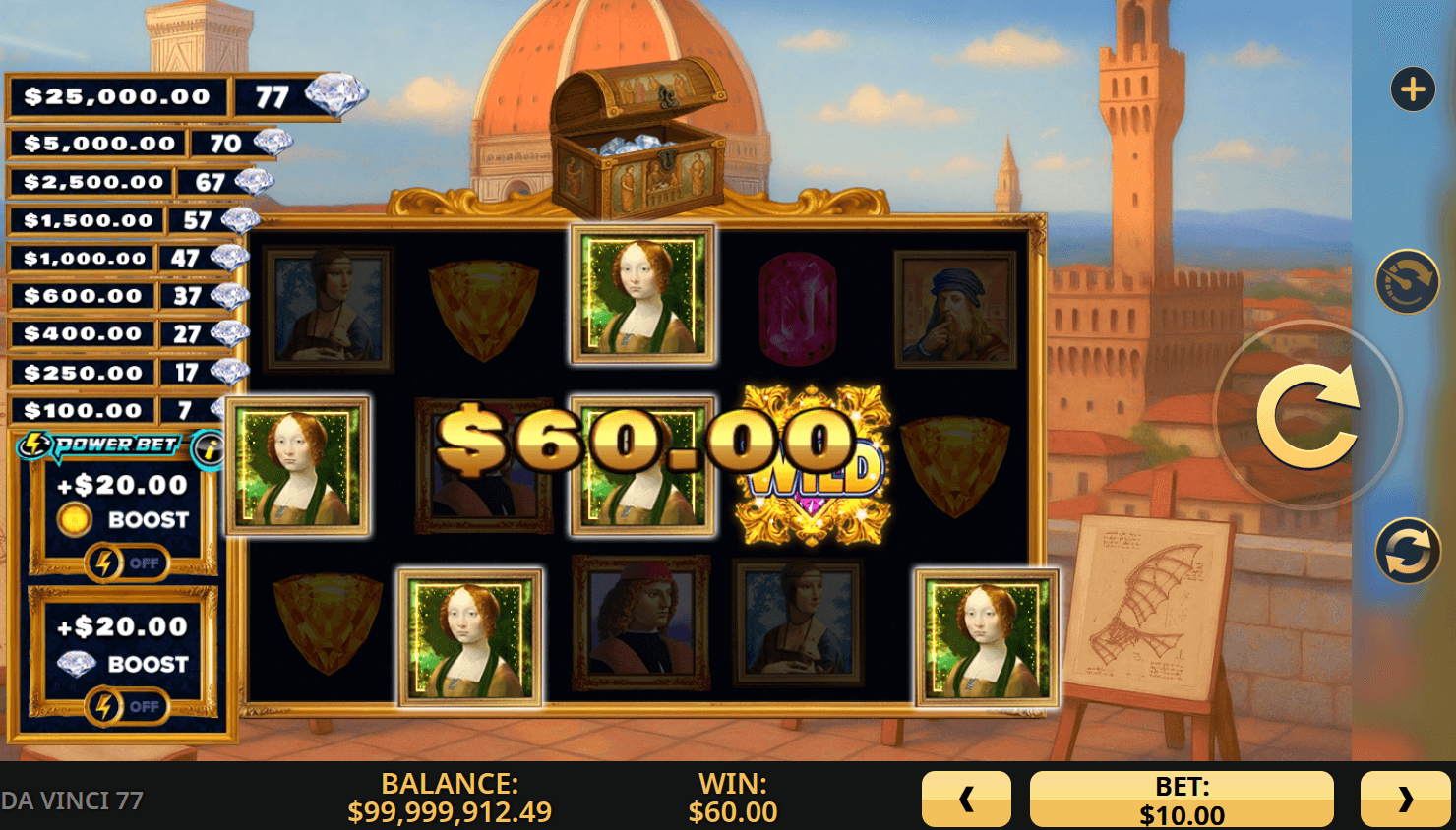
Task: Open the plus menu button
Action: [1413, 89]
